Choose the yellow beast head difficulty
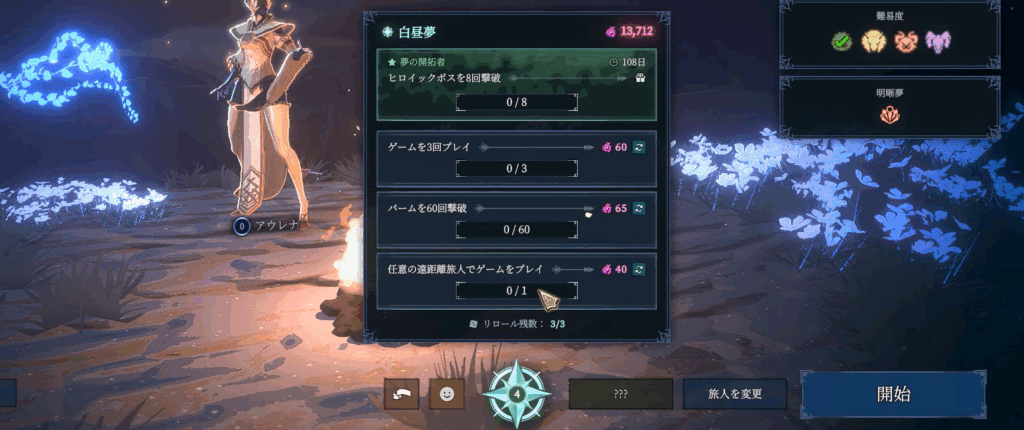The width and height of the screenshot is (1024, 430). point(874,41)
